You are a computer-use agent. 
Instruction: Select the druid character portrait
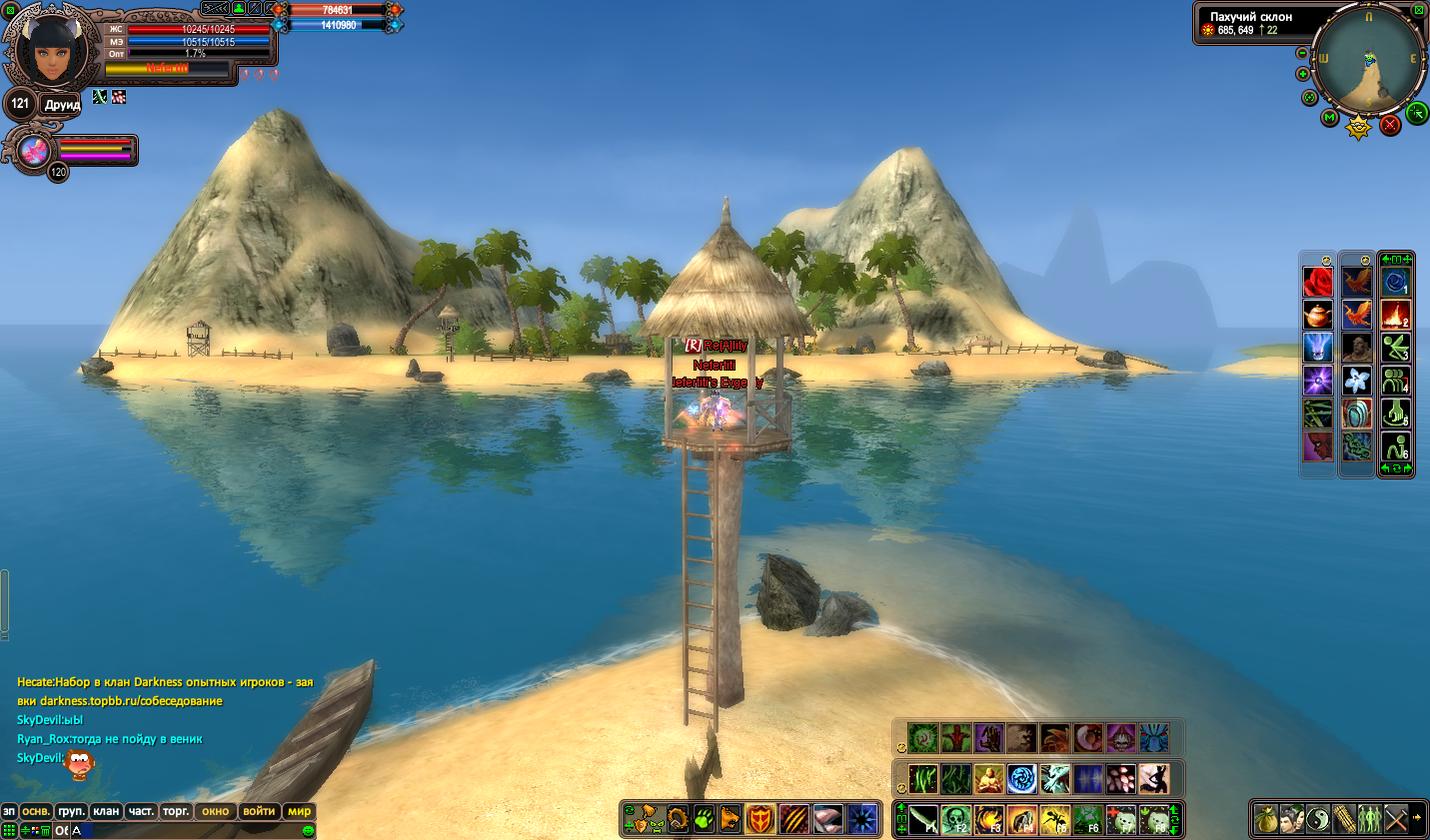(x=51, y=50)
